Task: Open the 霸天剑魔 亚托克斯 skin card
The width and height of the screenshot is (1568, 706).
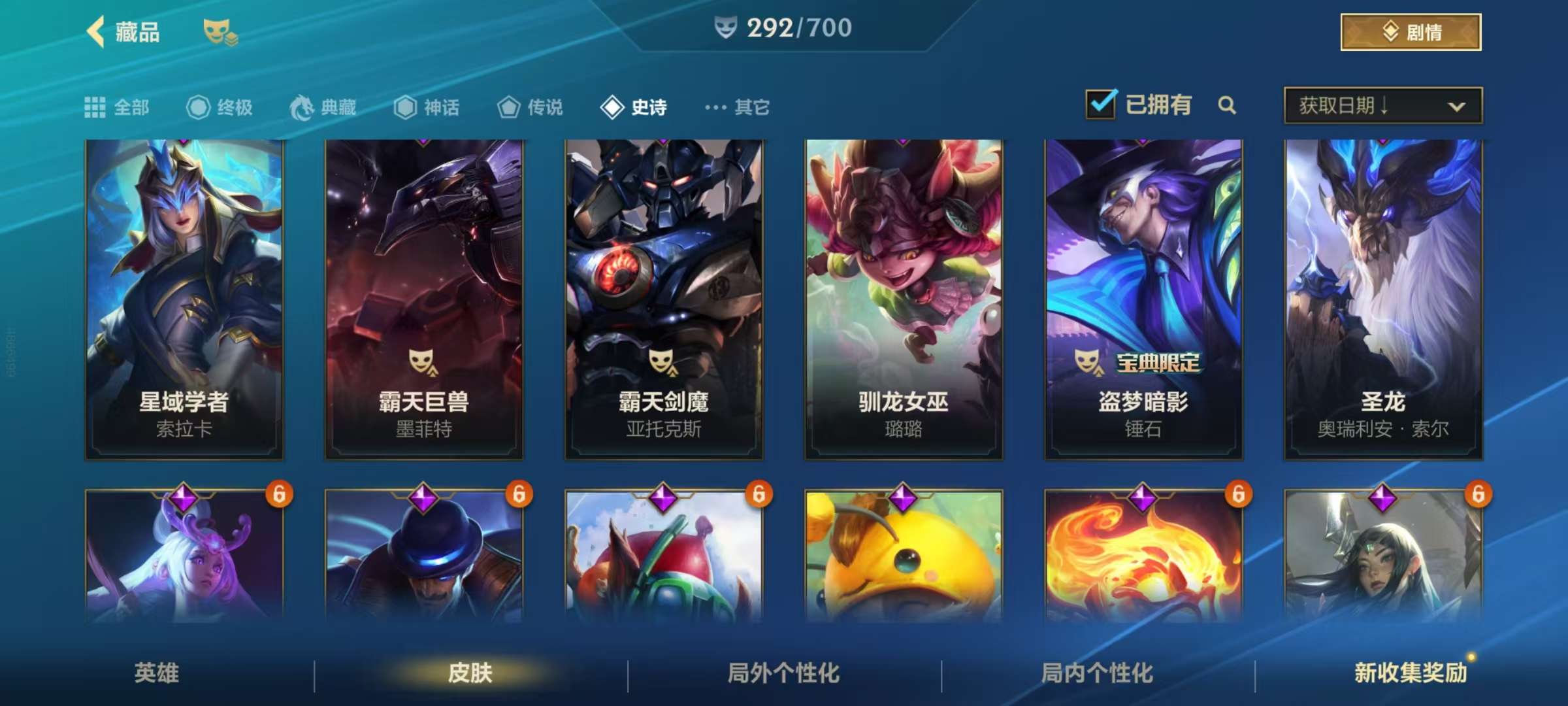Action: pyautogui.click(x=664, y=298)
